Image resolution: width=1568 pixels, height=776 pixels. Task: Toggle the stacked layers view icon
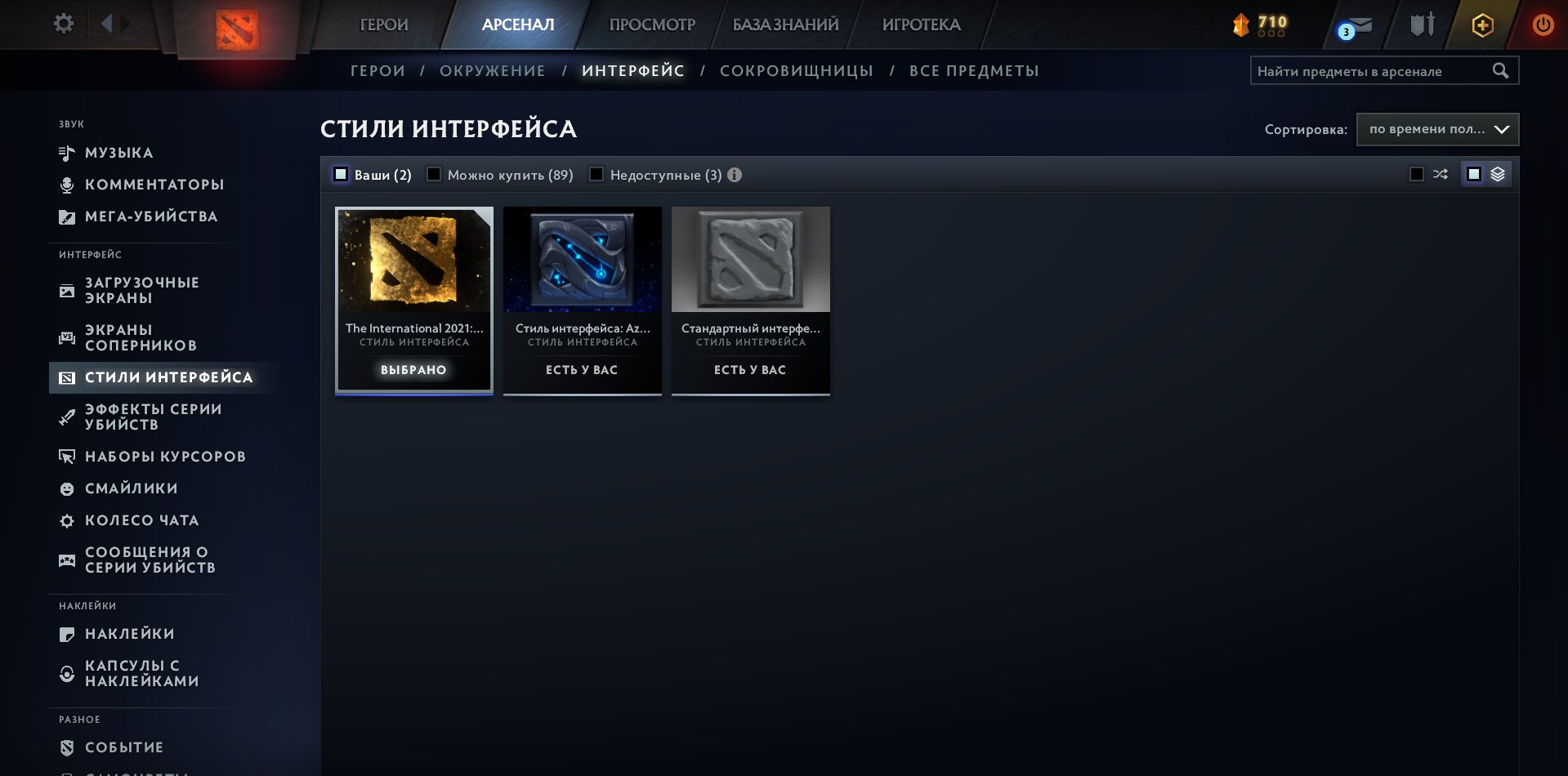coord(1495,173)
